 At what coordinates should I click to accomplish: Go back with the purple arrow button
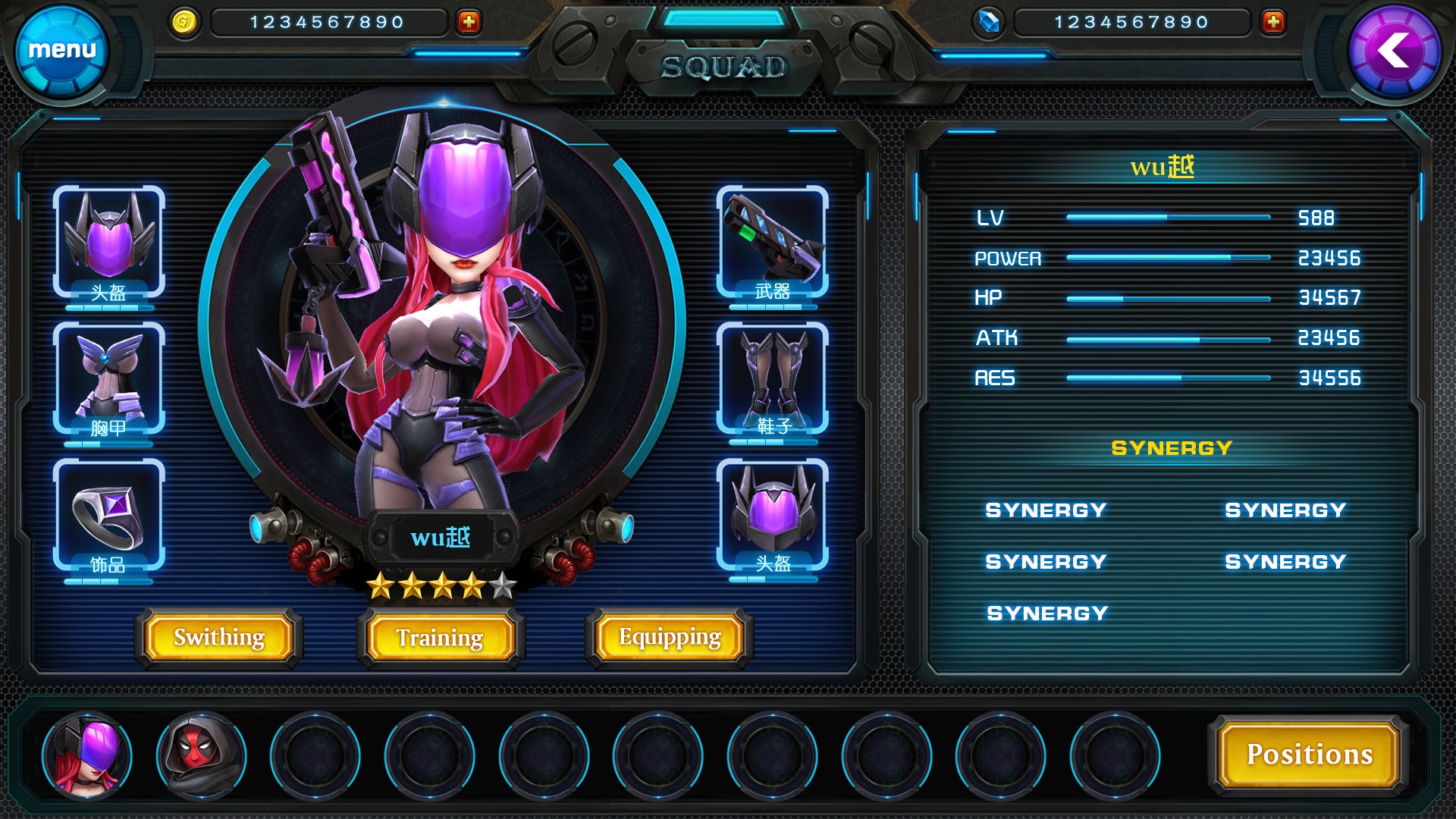tap(1394, 52)
